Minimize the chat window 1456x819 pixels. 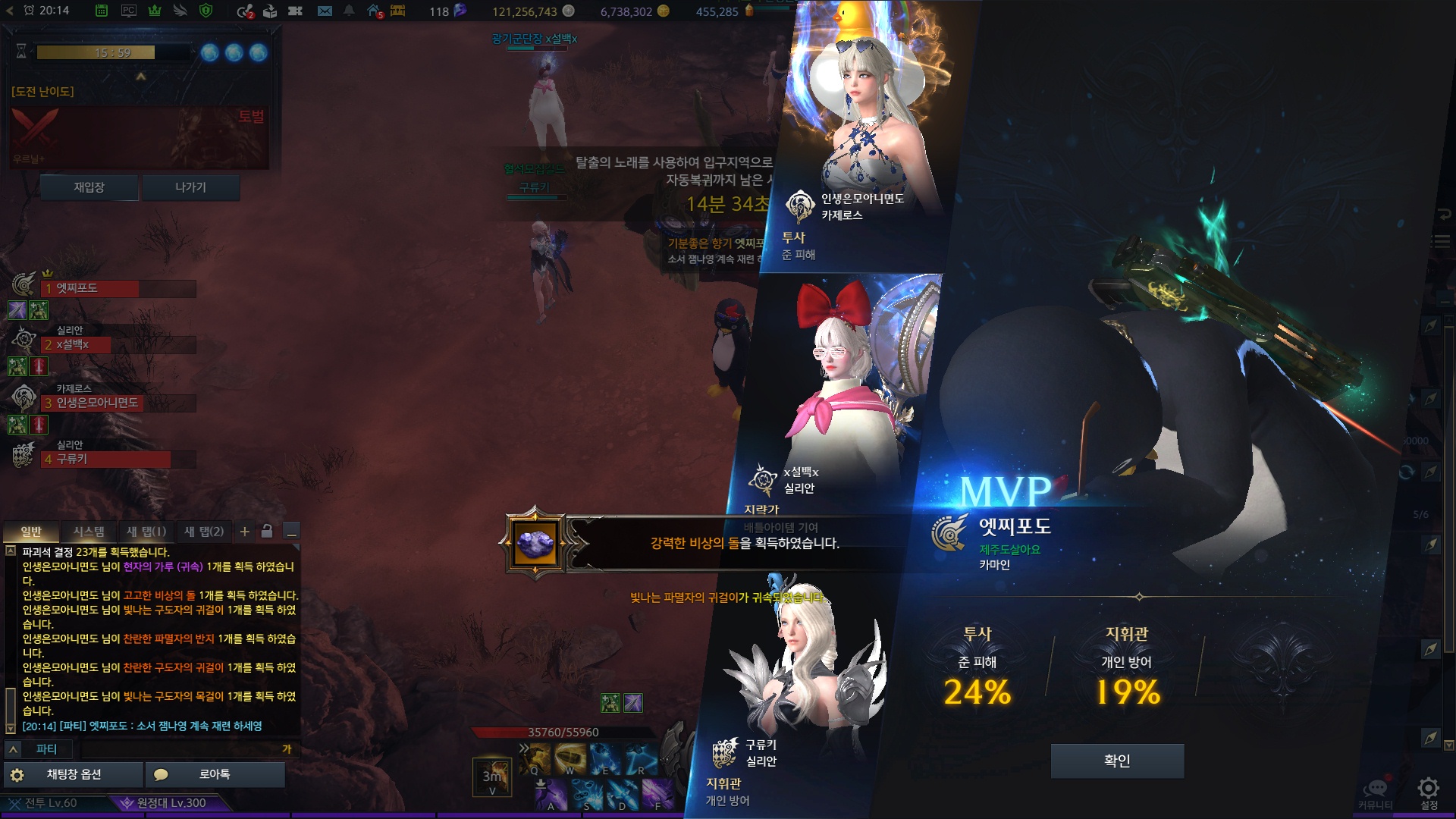[290, 532]
